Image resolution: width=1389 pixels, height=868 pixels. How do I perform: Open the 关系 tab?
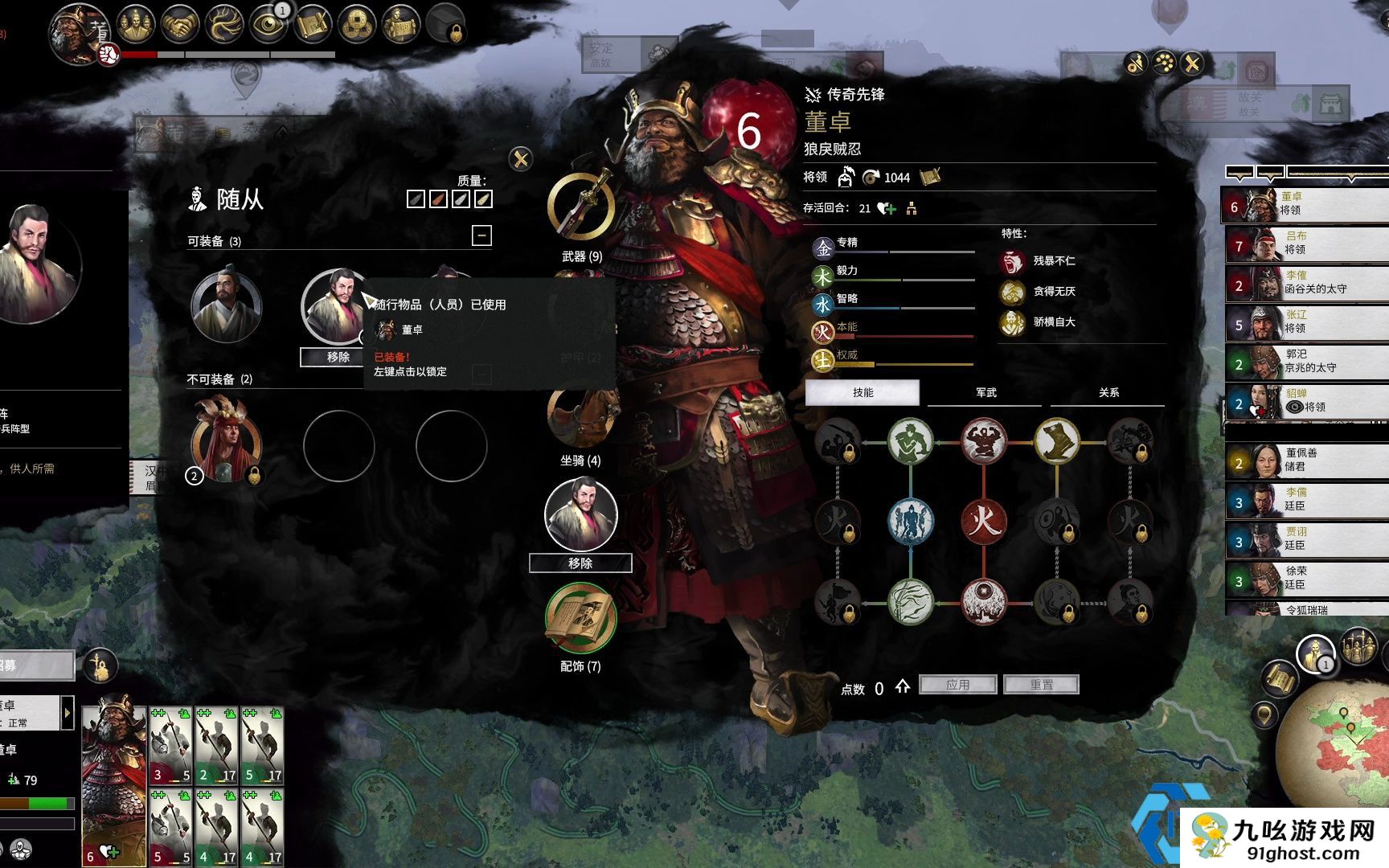[1108, 392]
